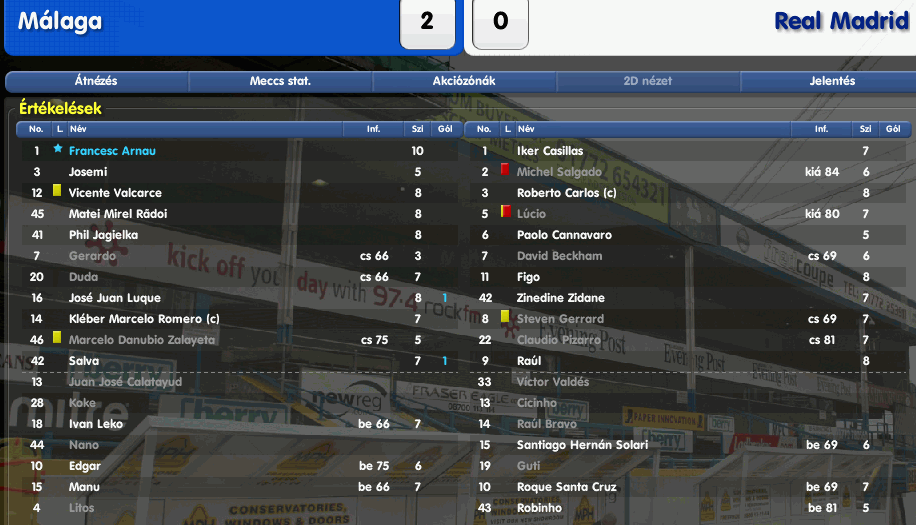916x525 pixels.
Task: Select player Francesc Arnau
Action: click(x=112, y=151)
